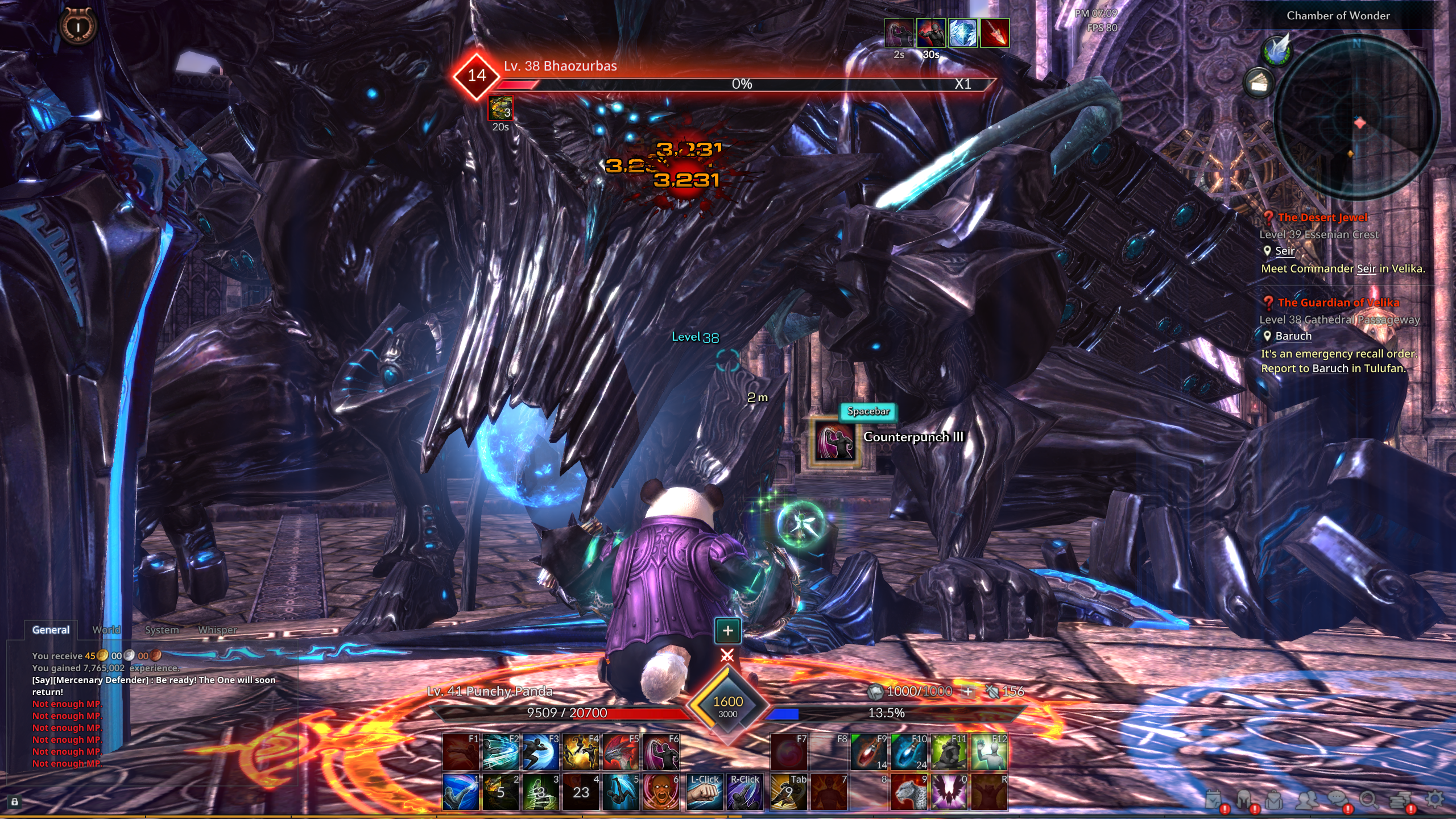Click the Counterpunch III skill prompt icon
This screenshot has width=1456, height=819.
click(834, 441)
